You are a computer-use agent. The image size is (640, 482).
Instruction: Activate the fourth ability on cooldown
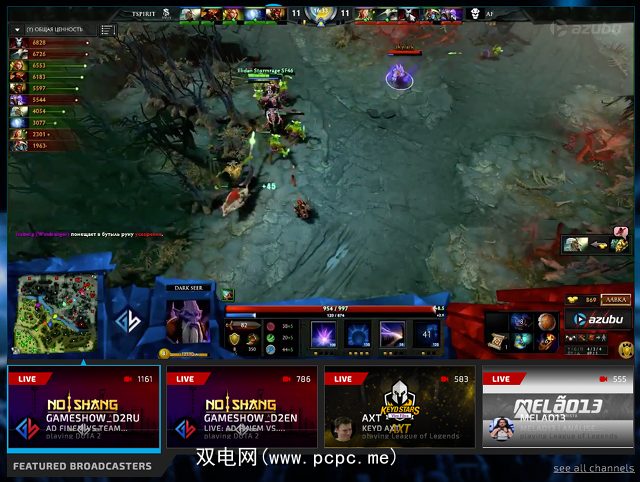(425, 334)
